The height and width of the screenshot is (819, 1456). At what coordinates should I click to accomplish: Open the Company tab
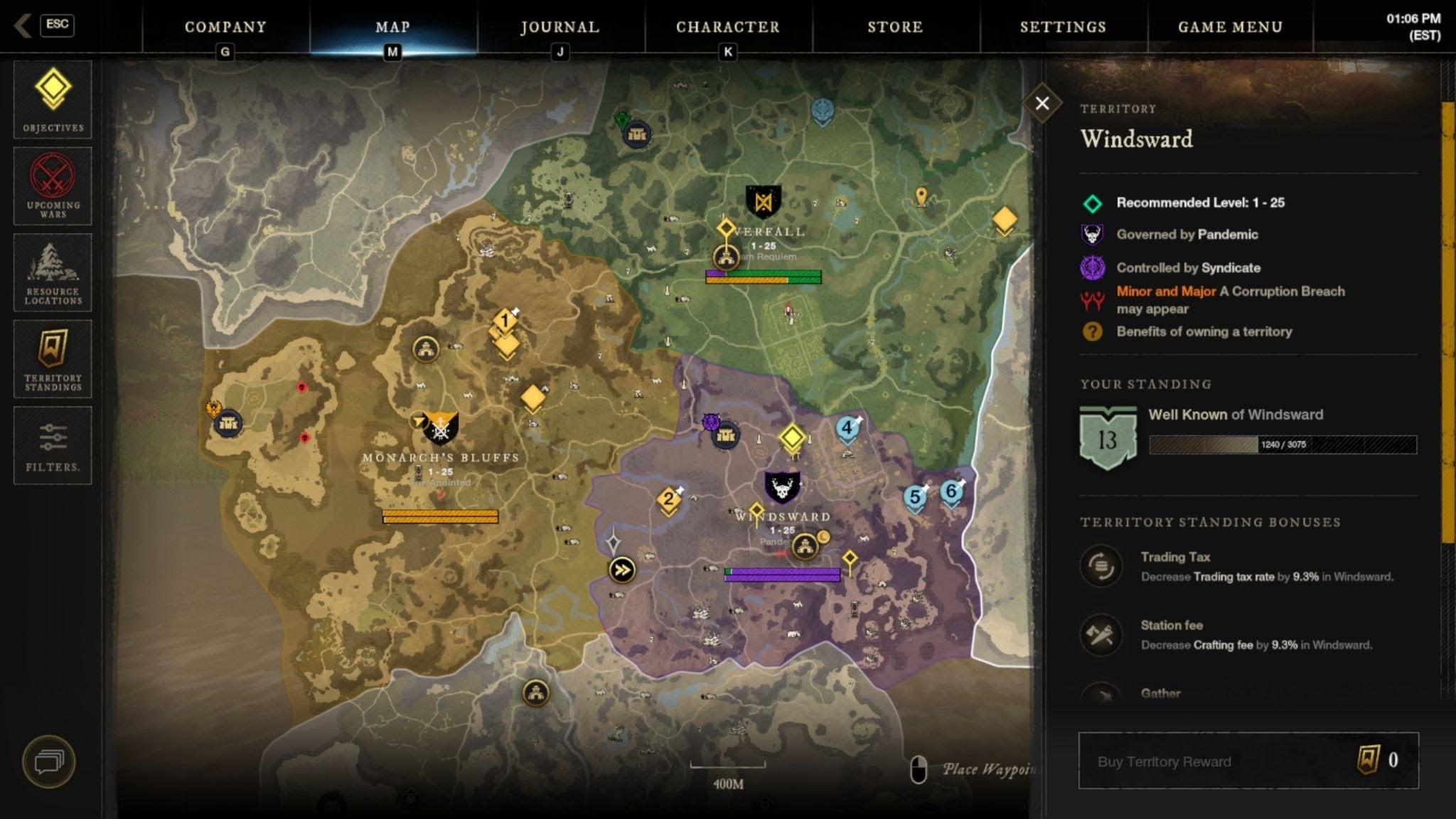225,27
